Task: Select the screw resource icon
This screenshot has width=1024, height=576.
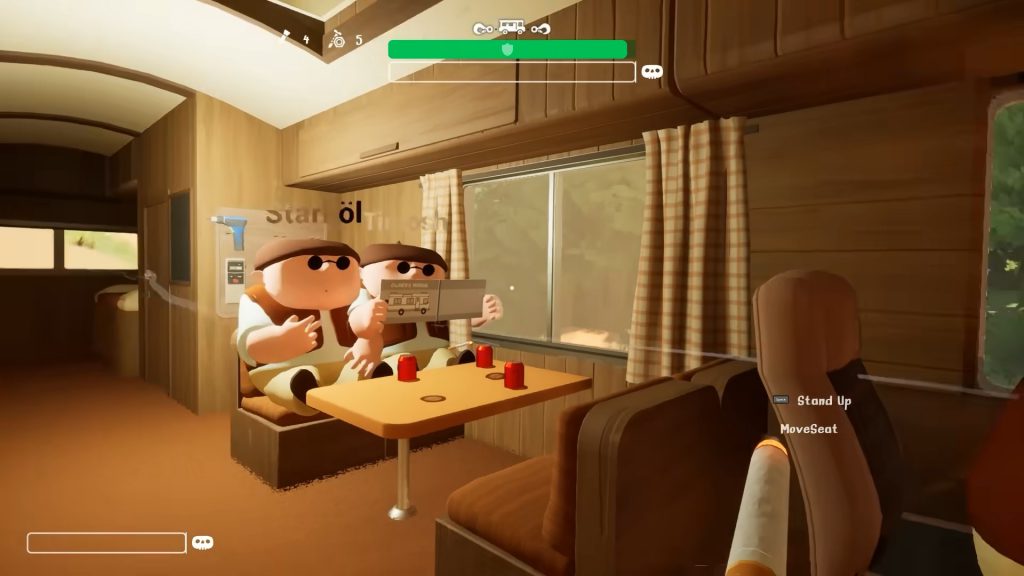Action: pyautogui.click(x=285, y=39)
